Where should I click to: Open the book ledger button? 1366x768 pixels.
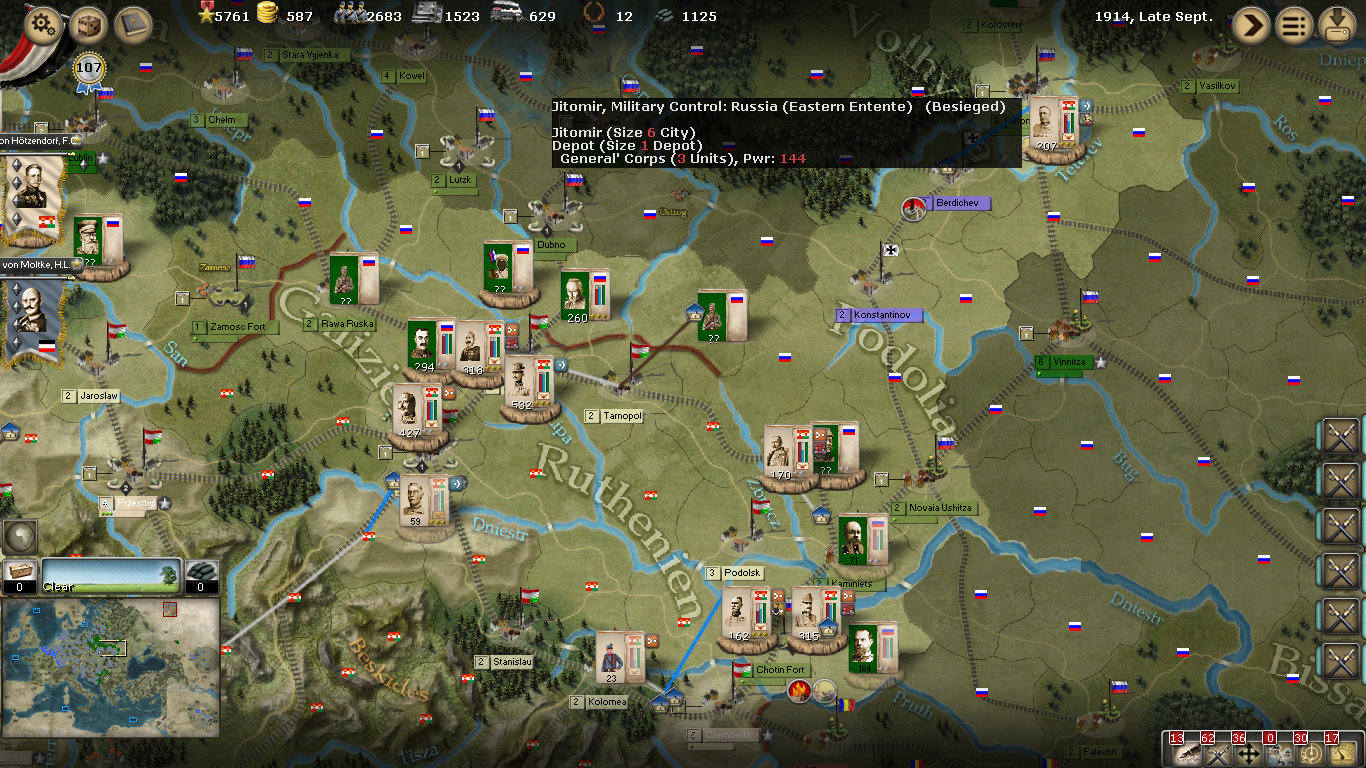point(132,24)
